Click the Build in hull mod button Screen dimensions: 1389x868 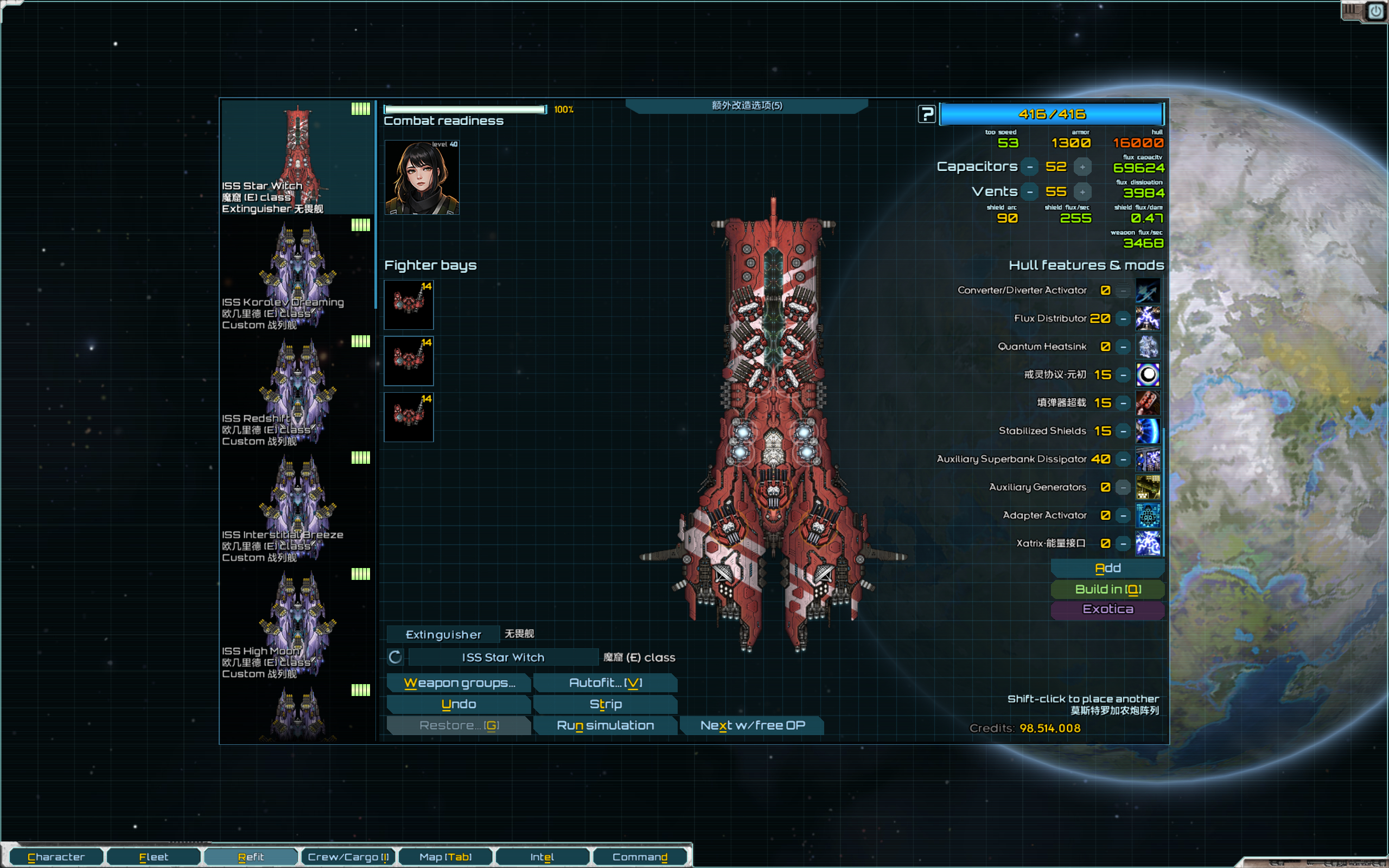pyautogui.click(x=1107, y=589)
